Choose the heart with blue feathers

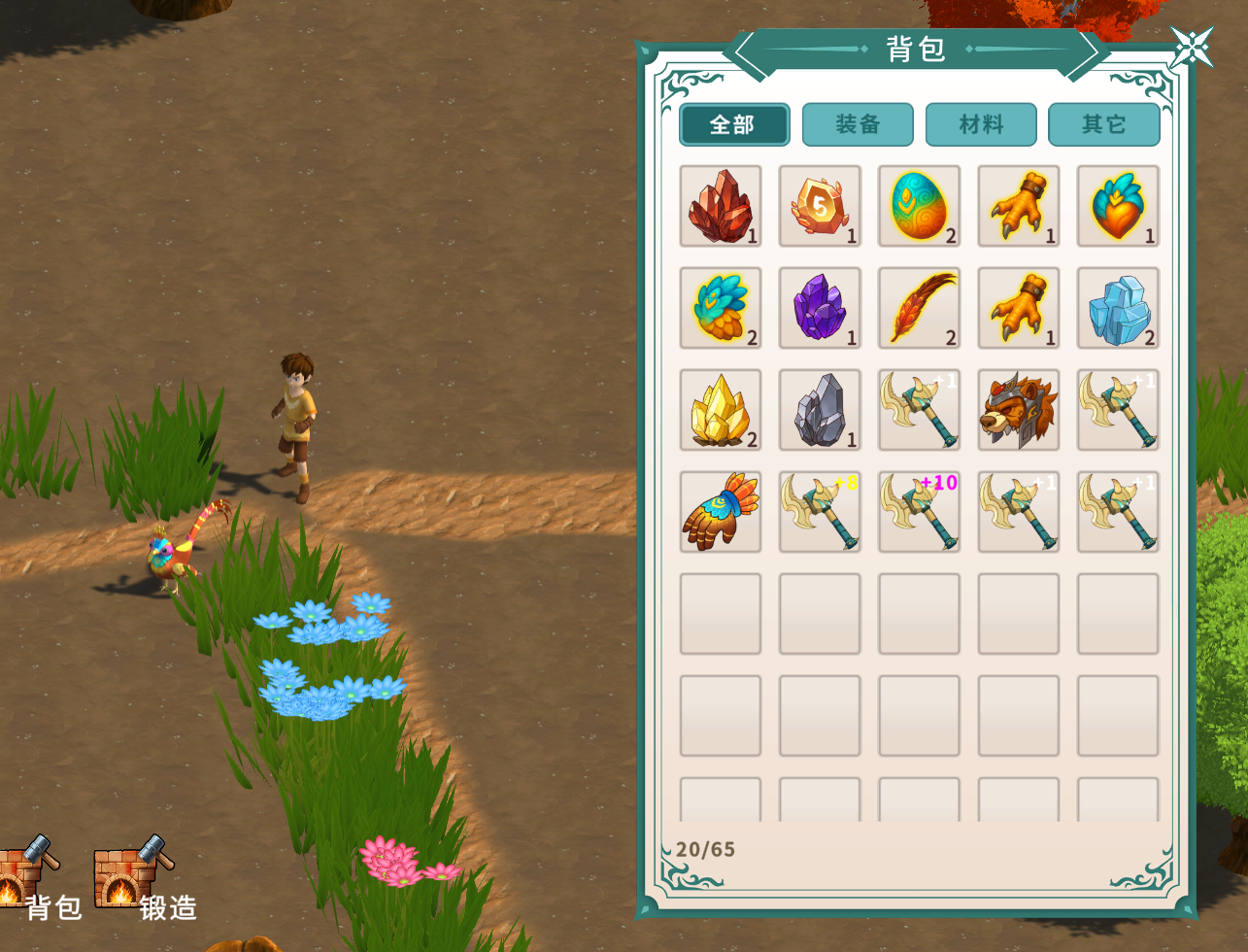click(x=1118, y=206)
